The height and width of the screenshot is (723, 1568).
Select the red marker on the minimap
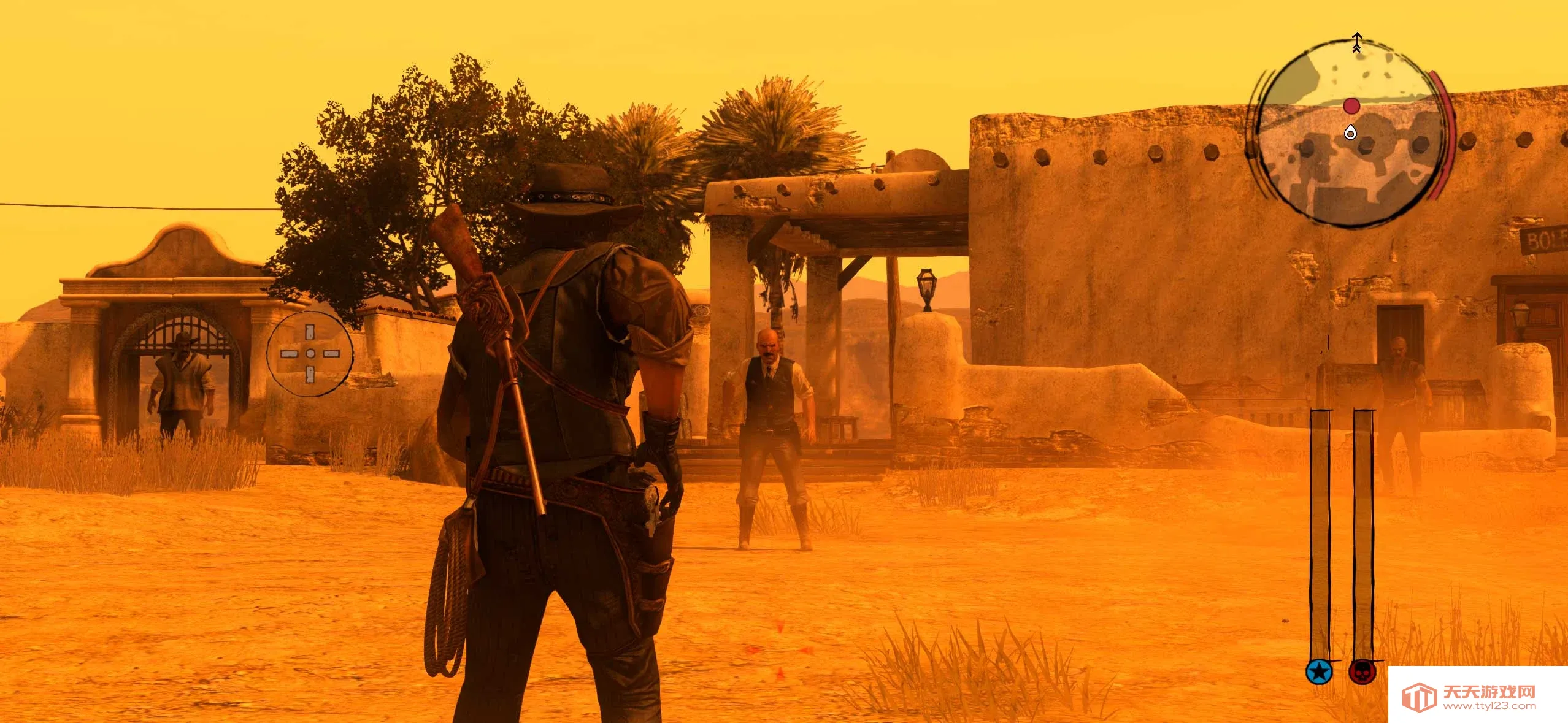(1351, 106)
